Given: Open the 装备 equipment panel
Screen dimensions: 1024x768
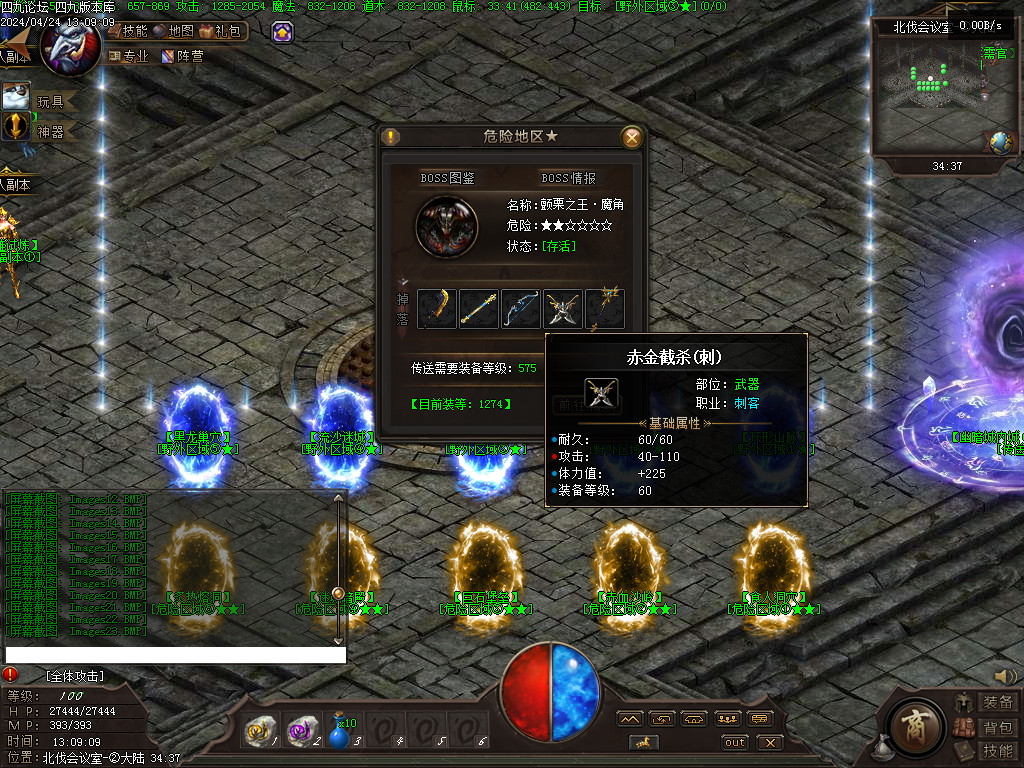Looking at the screenshot, I should [x=989, y=703].
